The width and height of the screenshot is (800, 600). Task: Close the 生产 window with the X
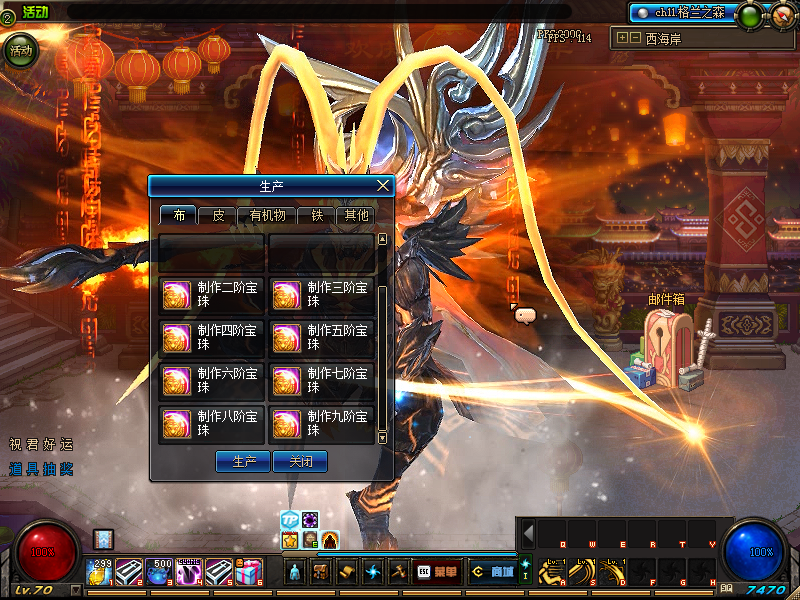[382, 185]
